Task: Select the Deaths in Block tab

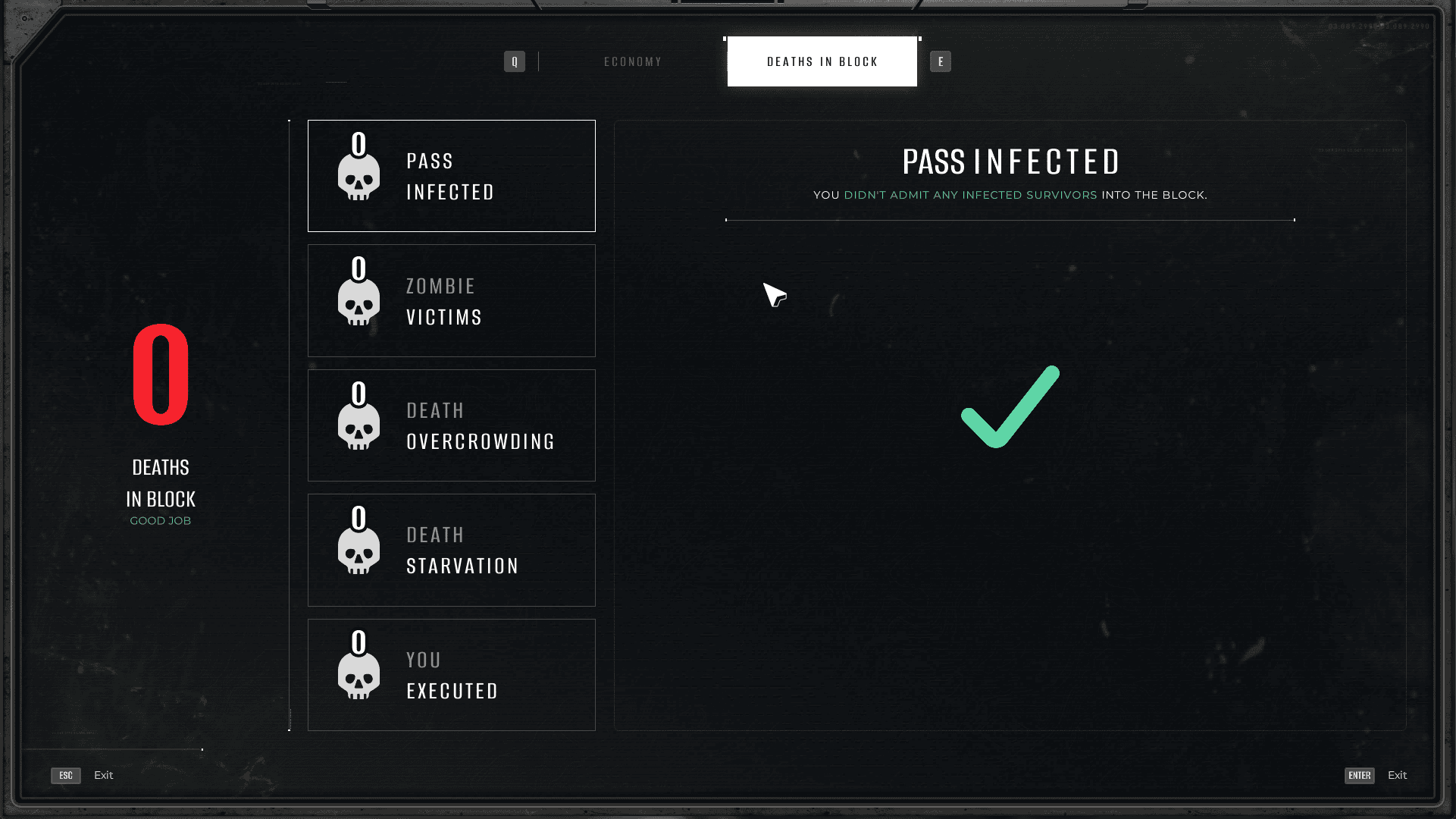Action: [x=822, y=61]
